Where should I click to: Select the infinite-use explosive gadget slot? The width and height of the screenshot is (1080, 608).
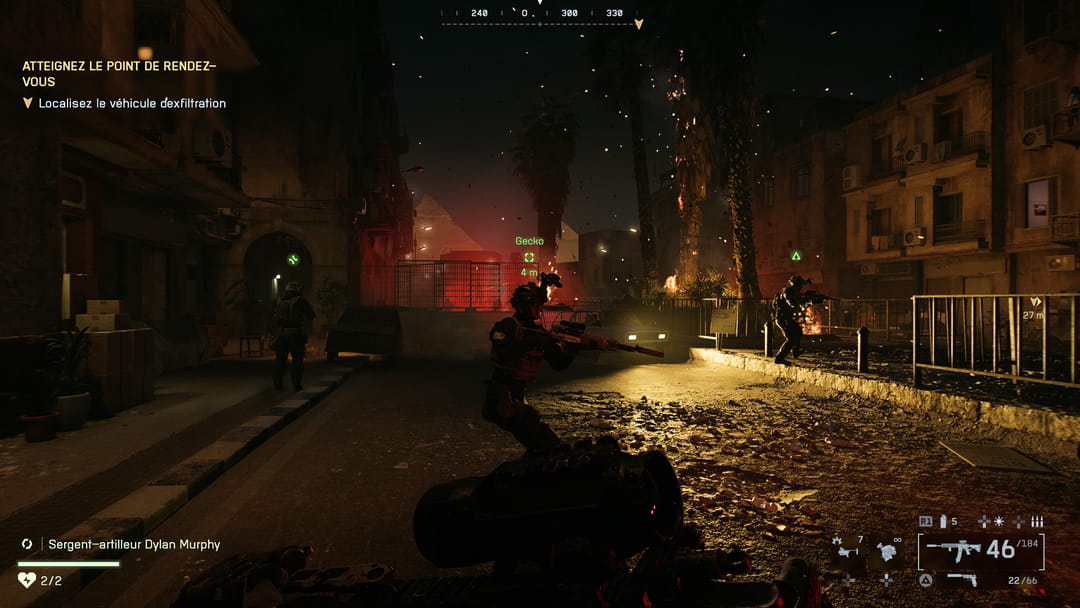point(887,549)
